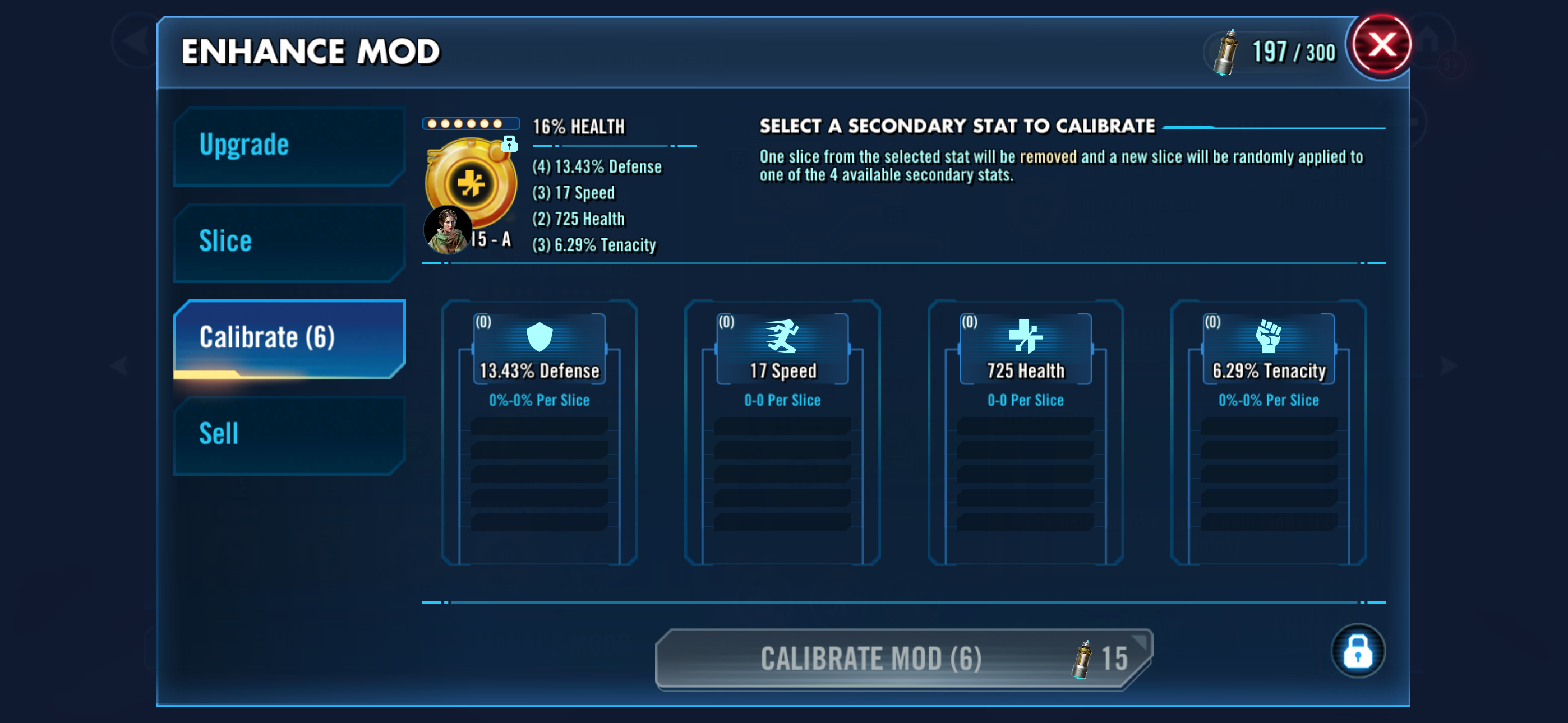Choose the 13.43% Defense stat card
1568x723 pixels.
[x=539, y=432]
